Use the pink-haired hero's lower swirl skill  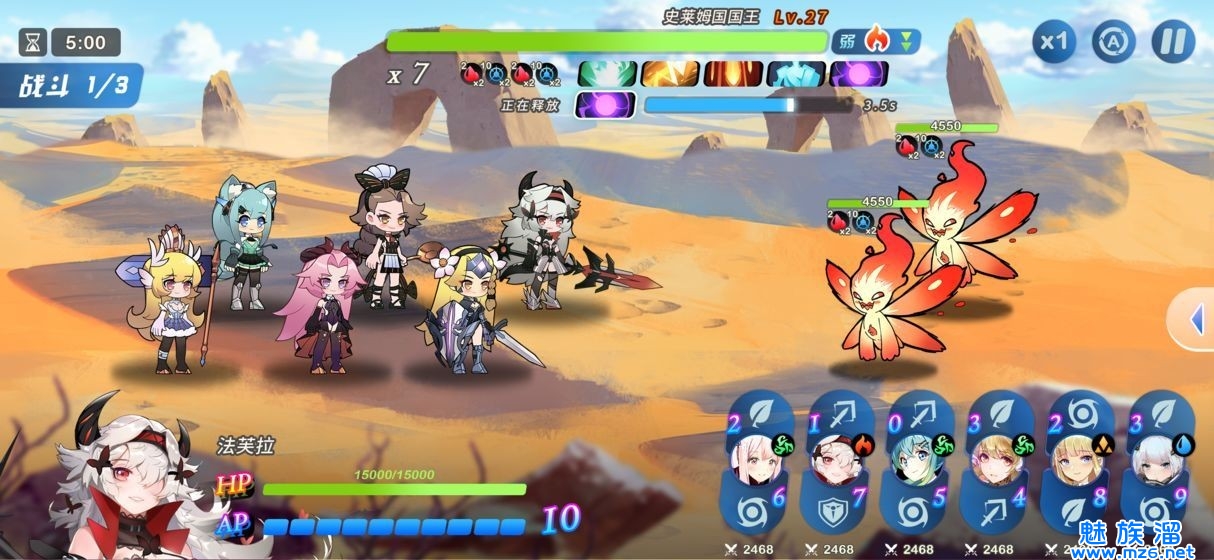pyautogui.click(x=749, y=511)
